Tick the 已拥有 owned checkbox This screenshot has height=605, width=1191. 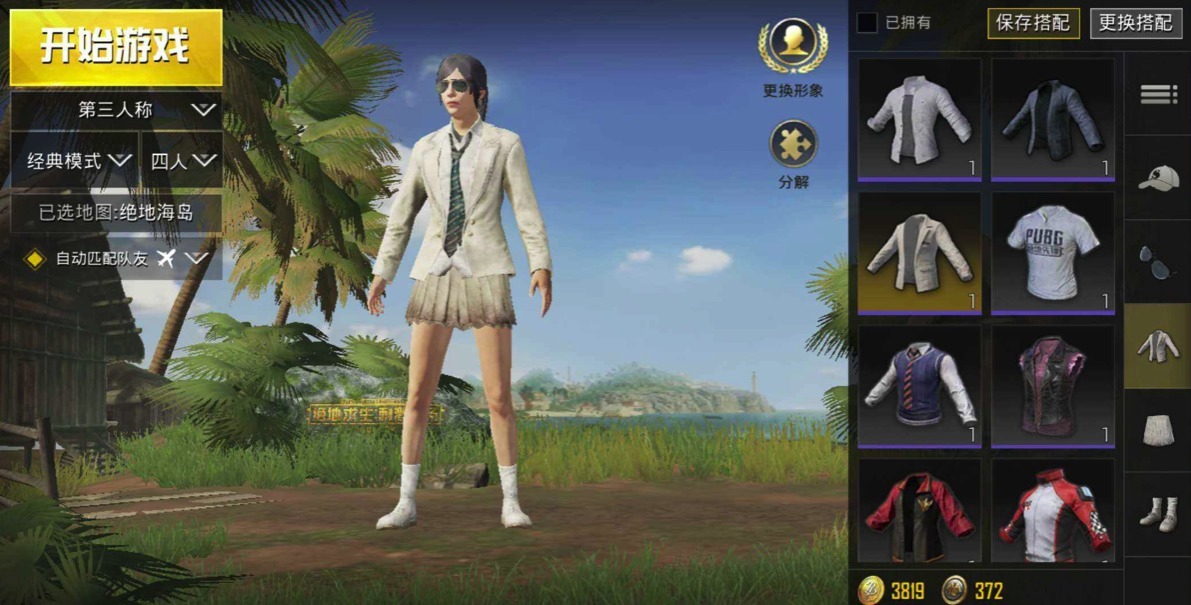point(867,22)
